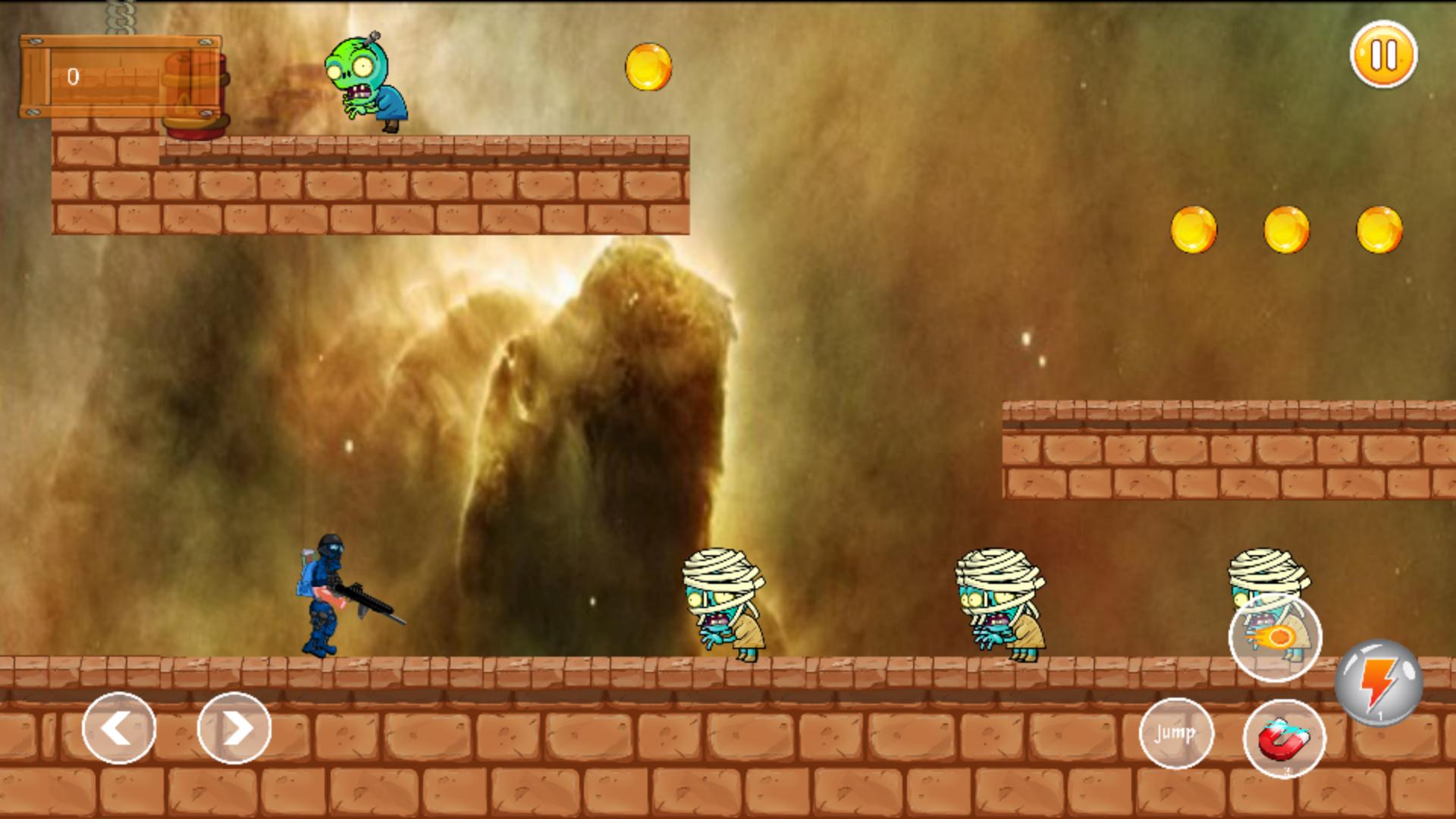Fire the fireball power-up button
The image size is (1456, 819).
click(x=1274, y=637)
